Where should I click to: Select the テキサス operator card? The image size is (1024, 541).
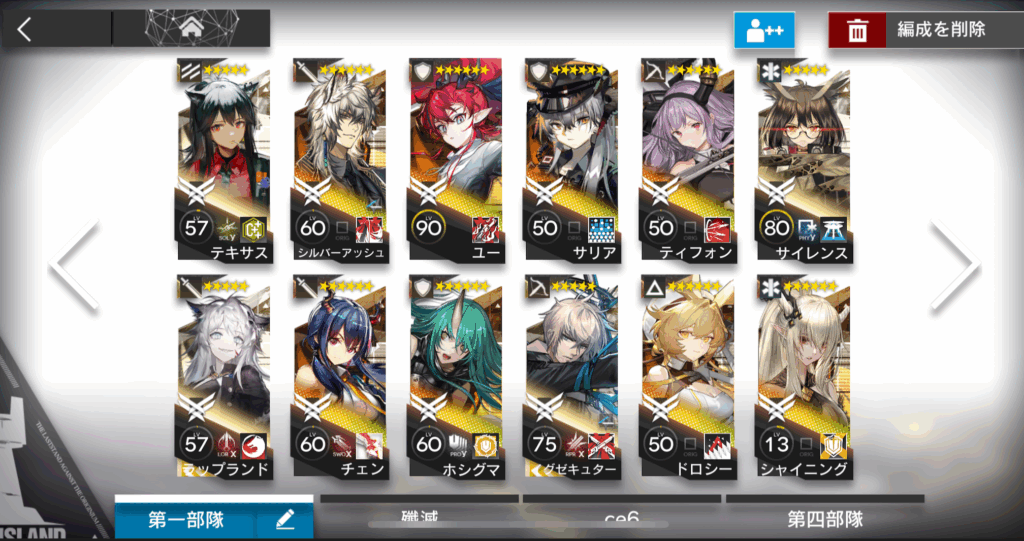tap(224, 160)
